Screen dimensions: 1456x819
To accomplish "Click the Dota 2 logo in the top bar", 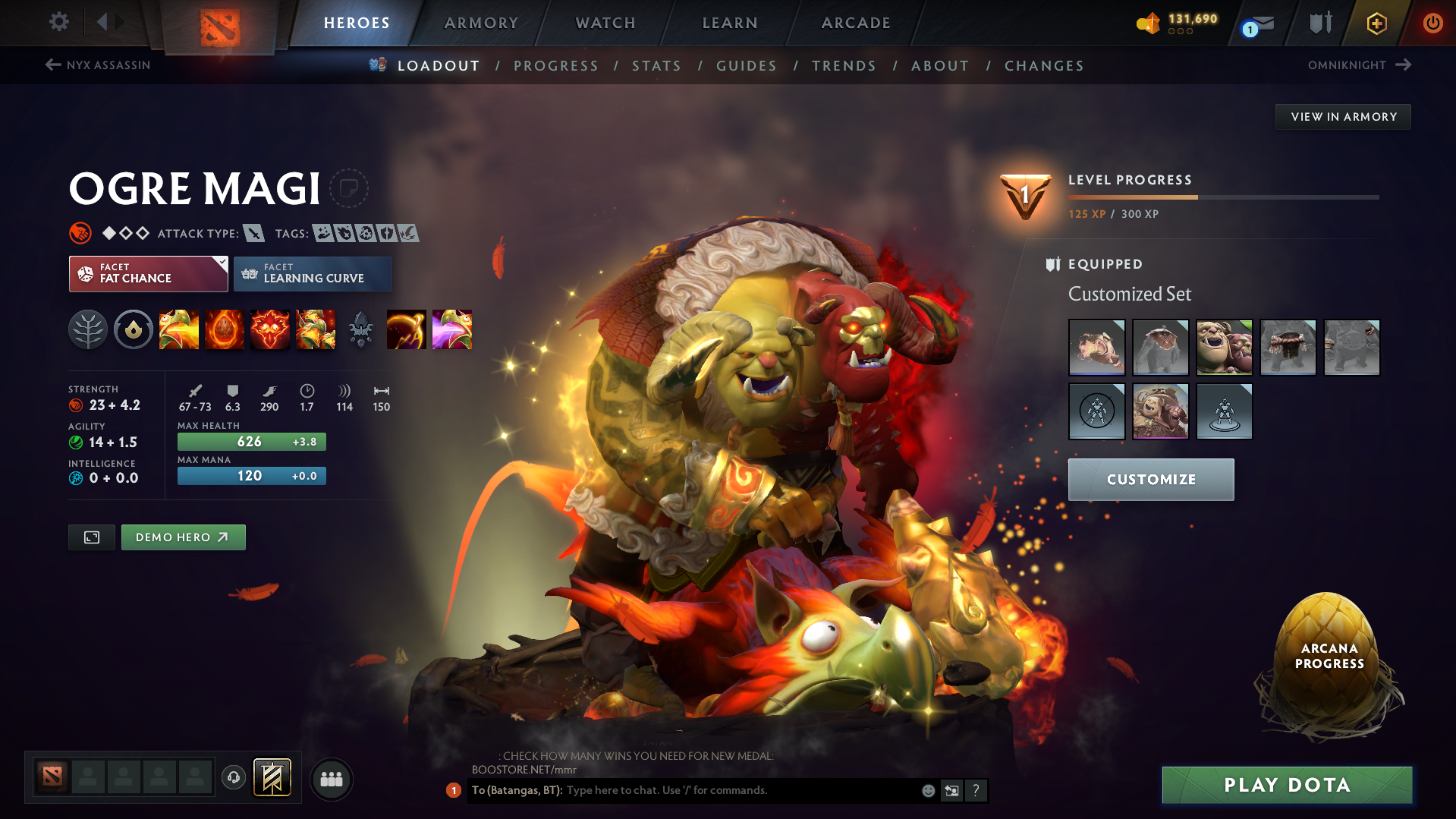I will 220,23.
